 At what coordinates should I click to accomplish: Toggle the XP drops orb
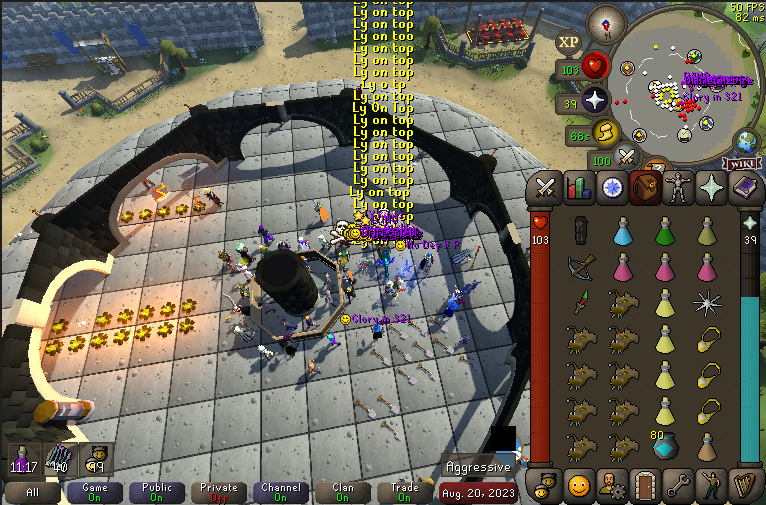pos(569,42)
